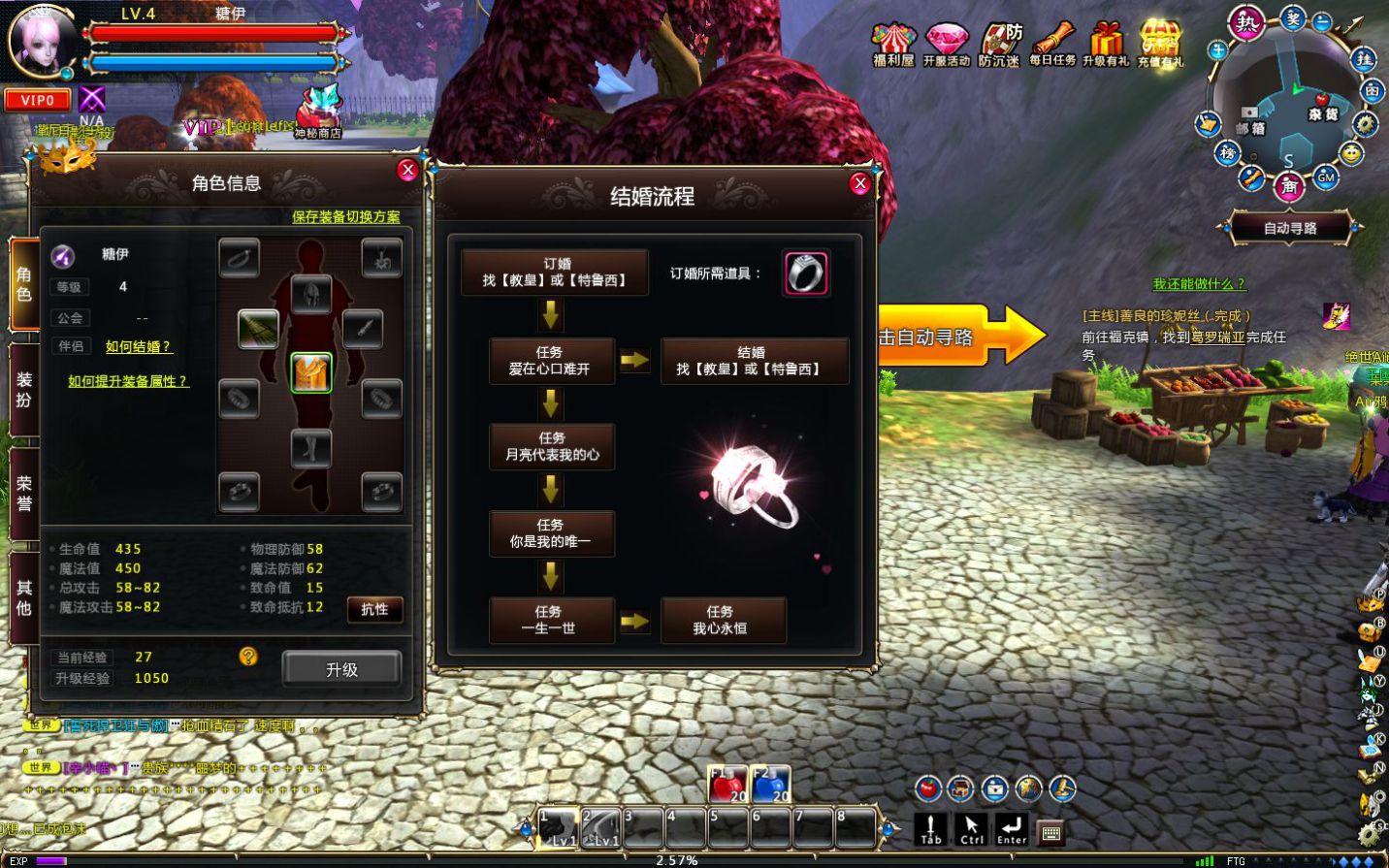
Task: Open 如何提升装备属性 equipment help link
Action: (128, 381)
